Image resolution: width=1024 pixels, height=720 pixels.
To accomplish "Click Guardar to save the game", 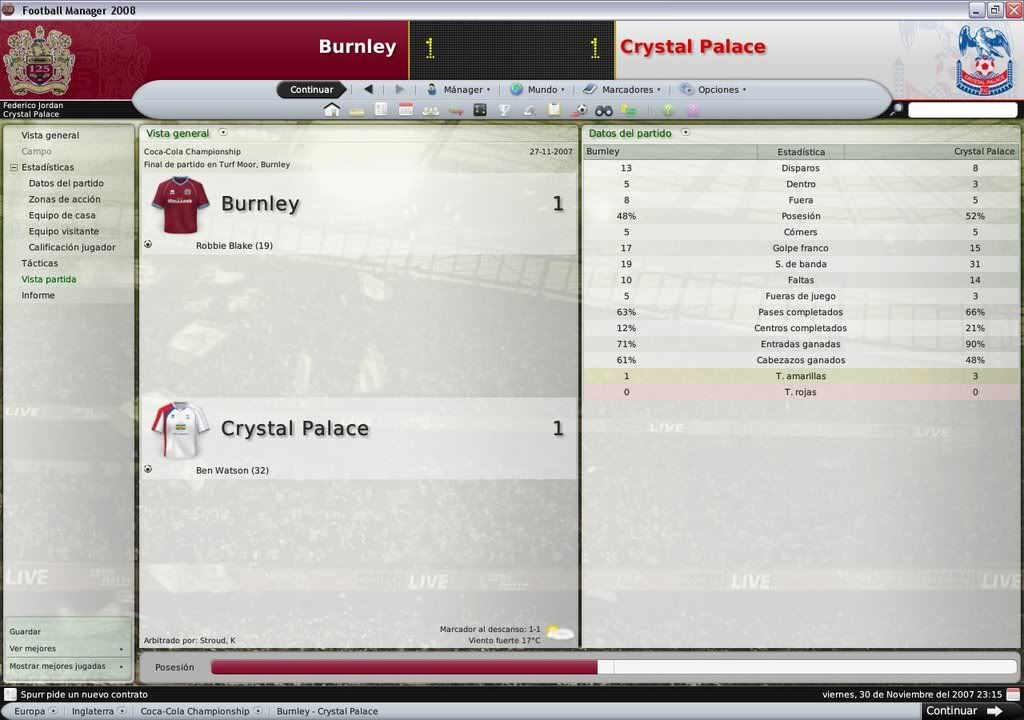I will (x=26, y=632).
